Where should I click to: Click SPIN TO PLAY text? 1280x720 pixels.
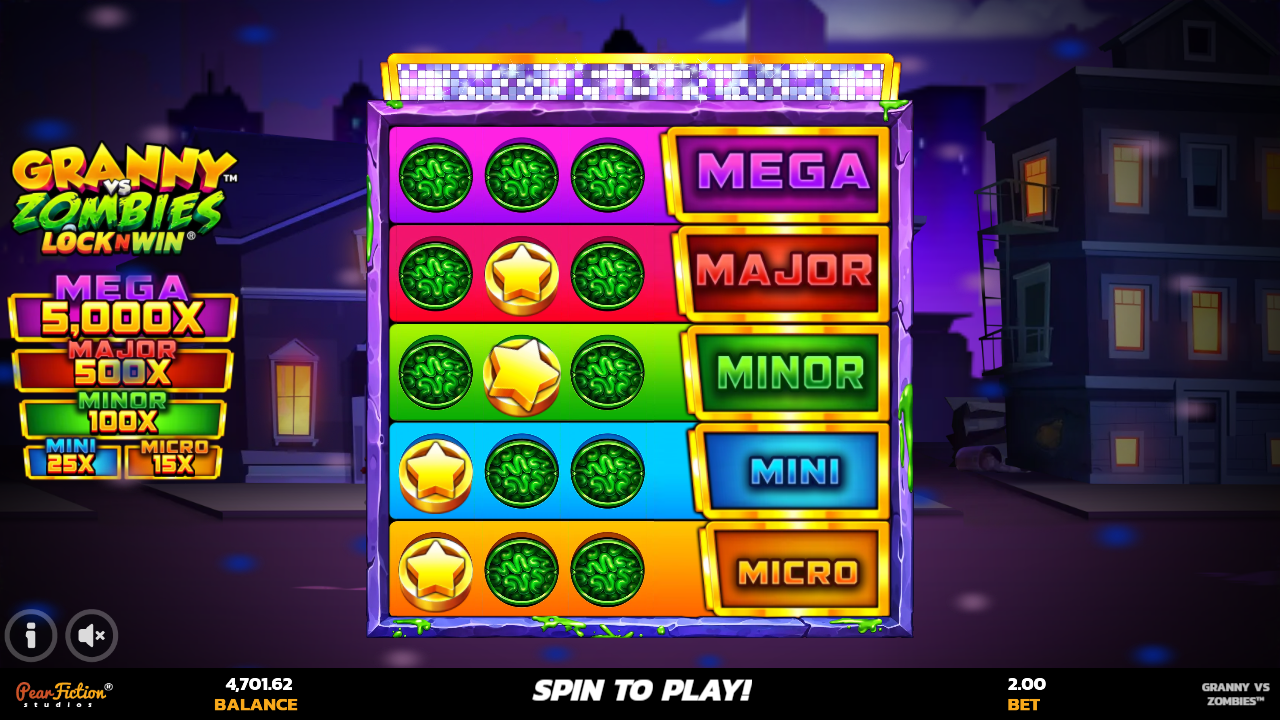[x=640, y=690]
